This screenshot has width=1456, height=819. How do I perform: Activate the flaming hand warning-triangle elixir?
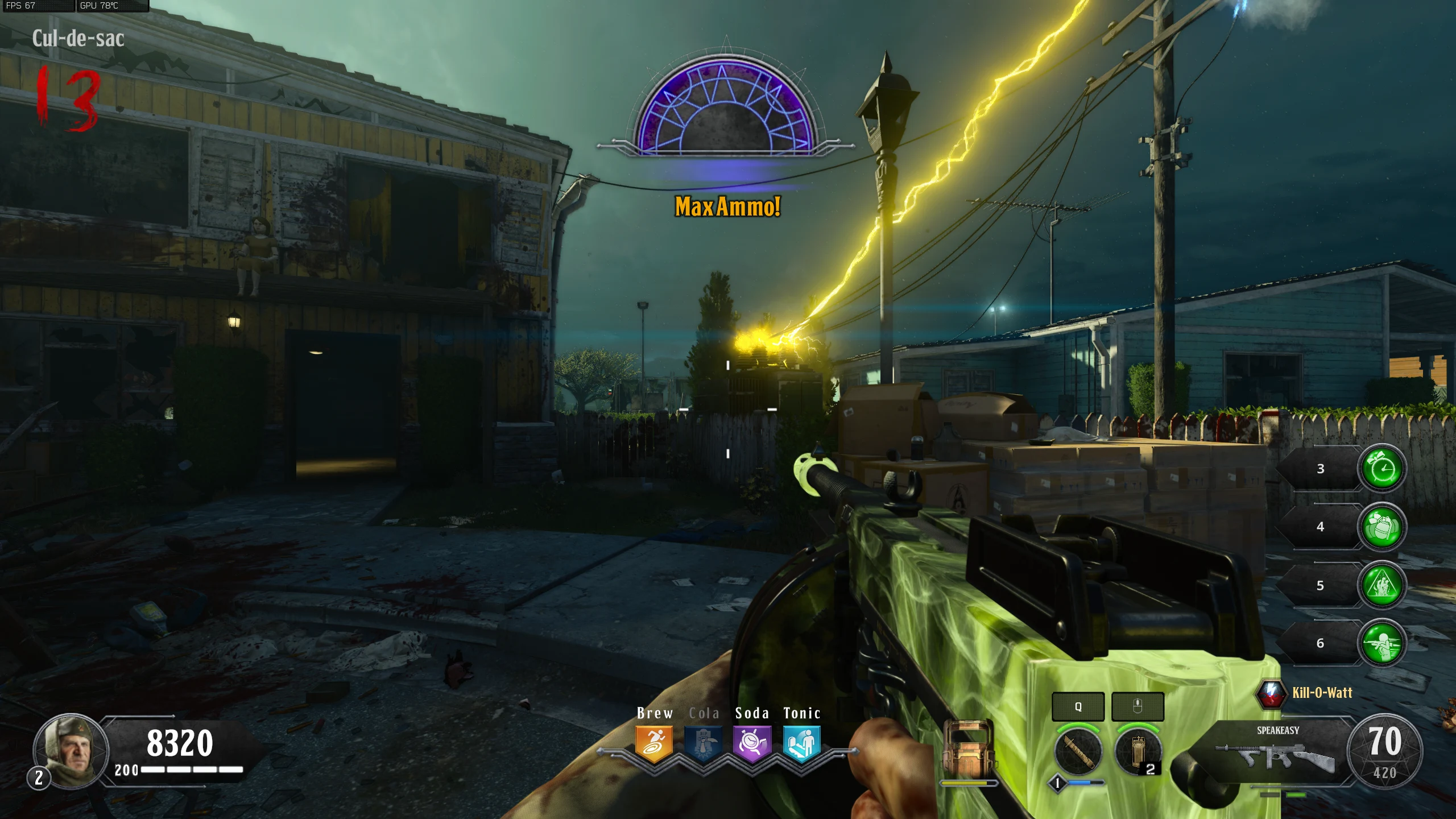click(x=1381, y=585)
